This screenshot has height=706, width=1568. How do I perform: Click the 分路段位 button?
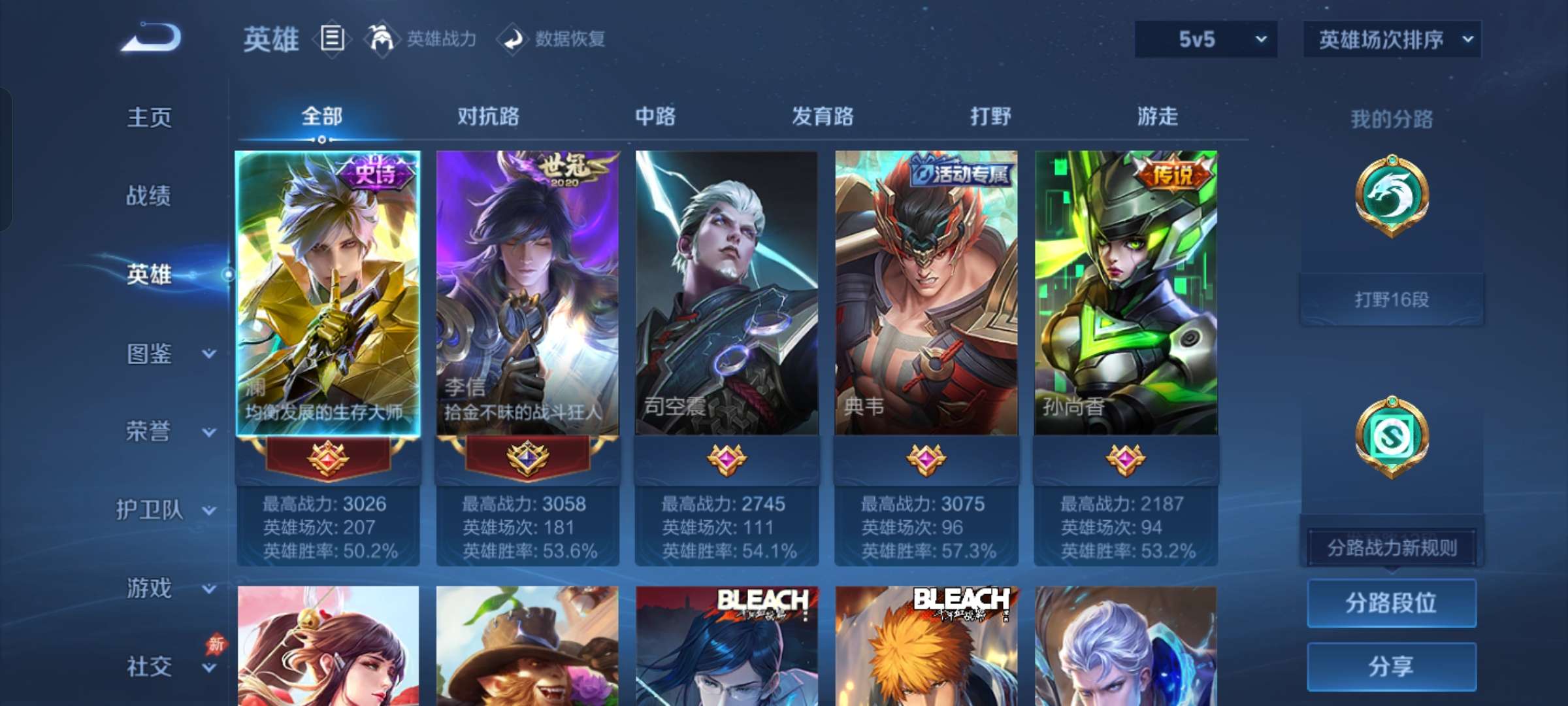1392,603
